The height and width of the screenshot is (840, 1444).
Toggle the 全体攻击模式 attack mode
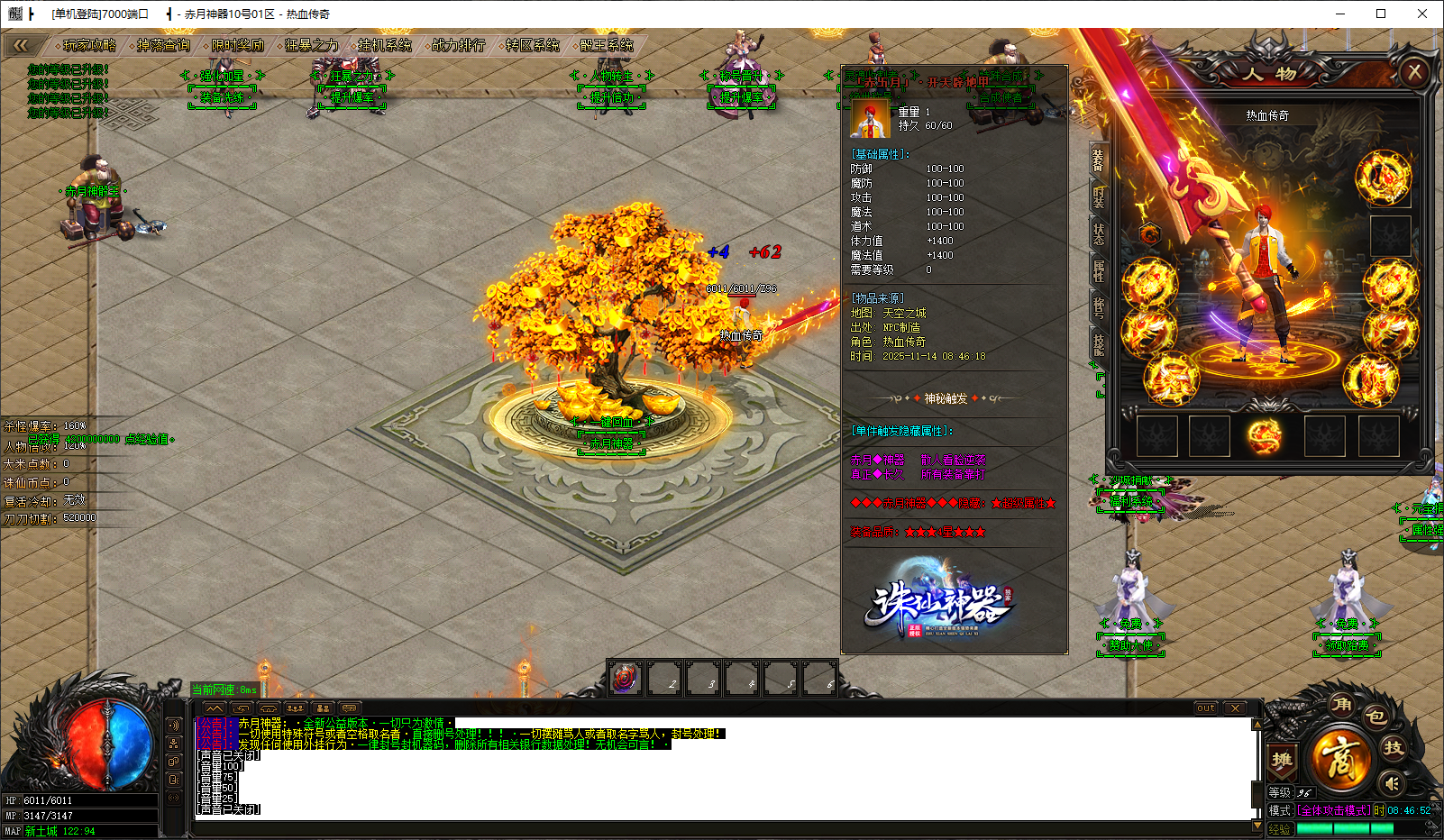point(1334,810)
